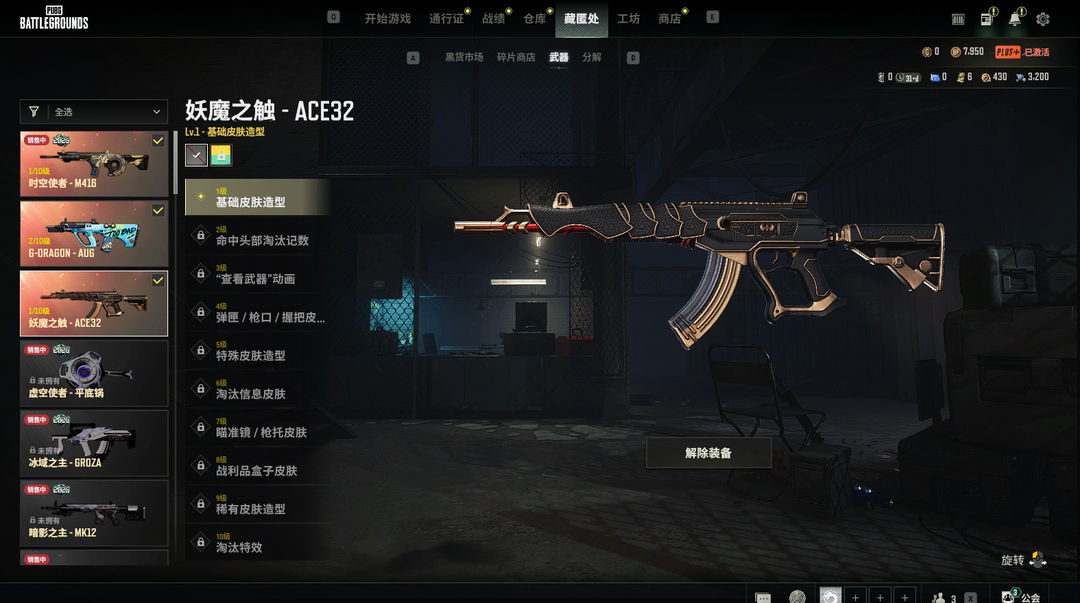Open the 开始游戏 tab
Screen dimensions: 1080x603
[387, 19]
